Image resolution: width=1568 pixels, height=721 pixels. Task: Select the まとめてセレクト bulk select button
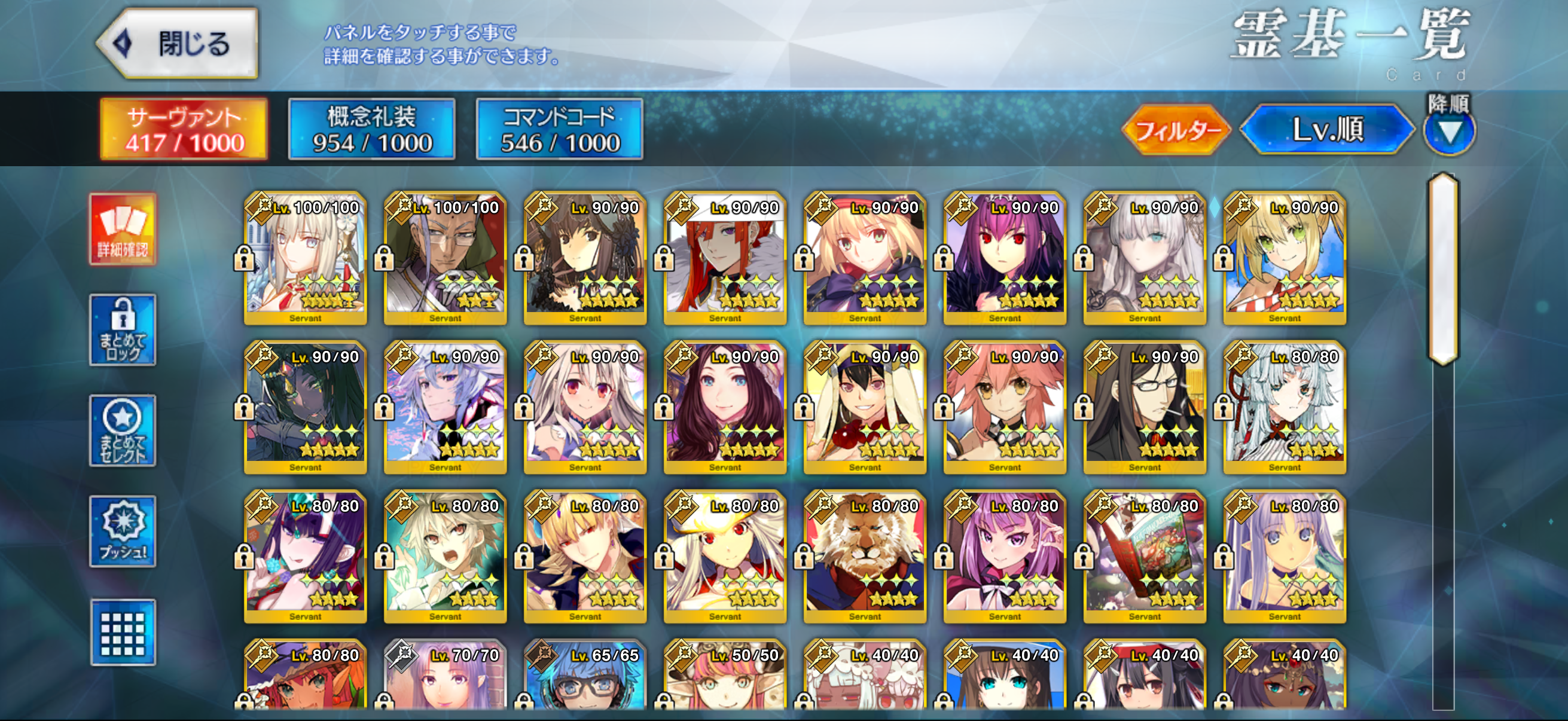tap(123, 431)
